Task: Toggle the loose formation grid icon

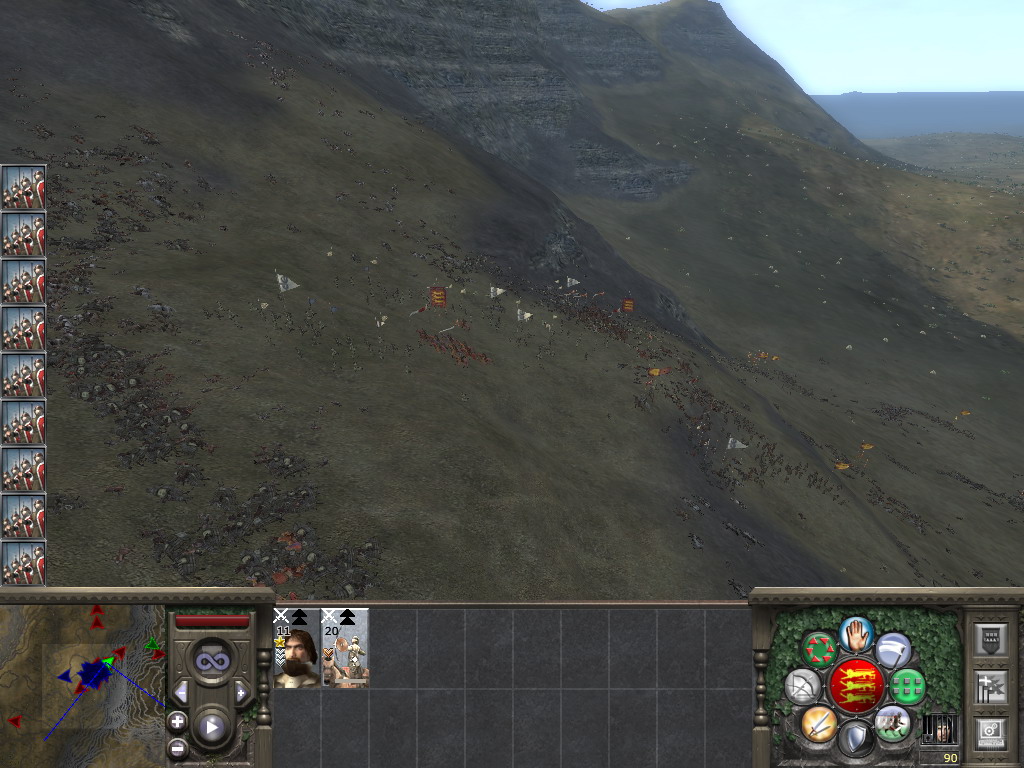Action: [907, 687]
